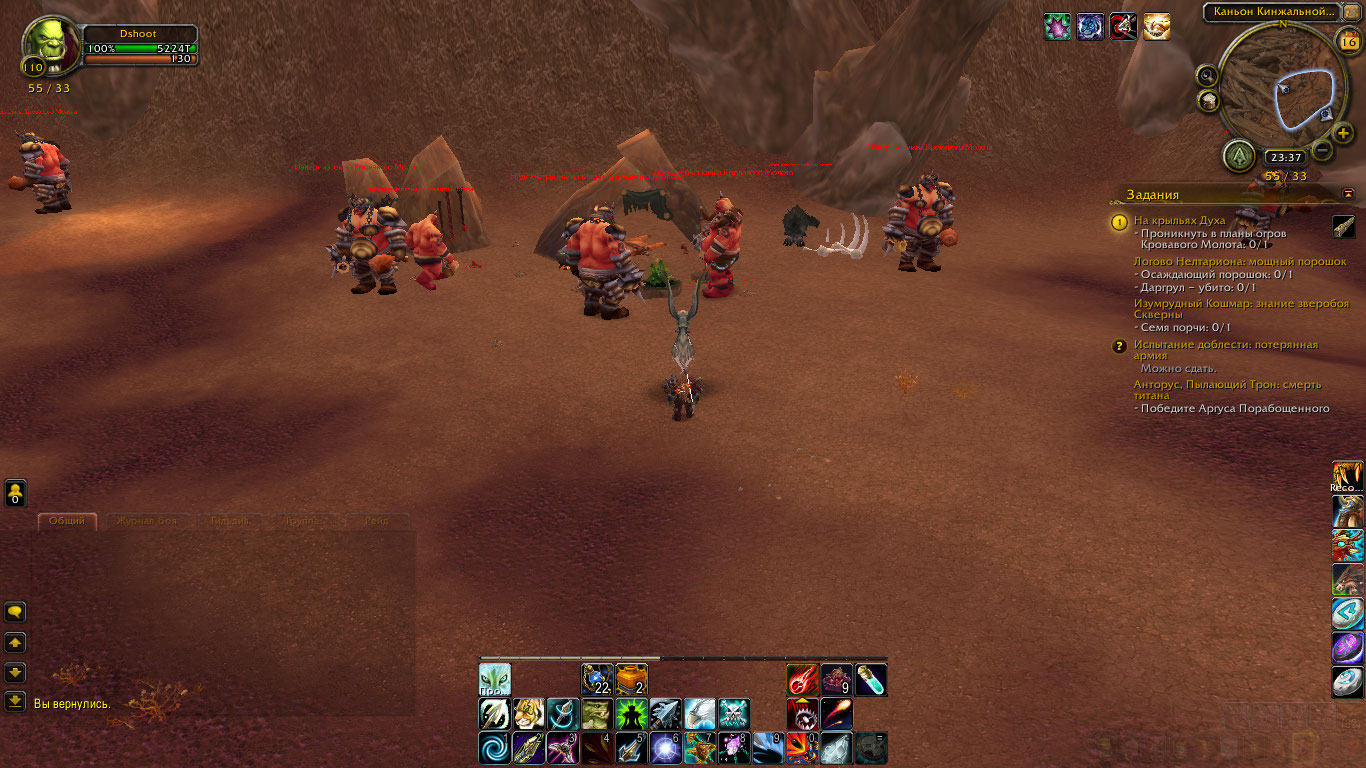
Task: Open quest 'Испытание доблести: потерянная армия'
Action: (1225, 350)
